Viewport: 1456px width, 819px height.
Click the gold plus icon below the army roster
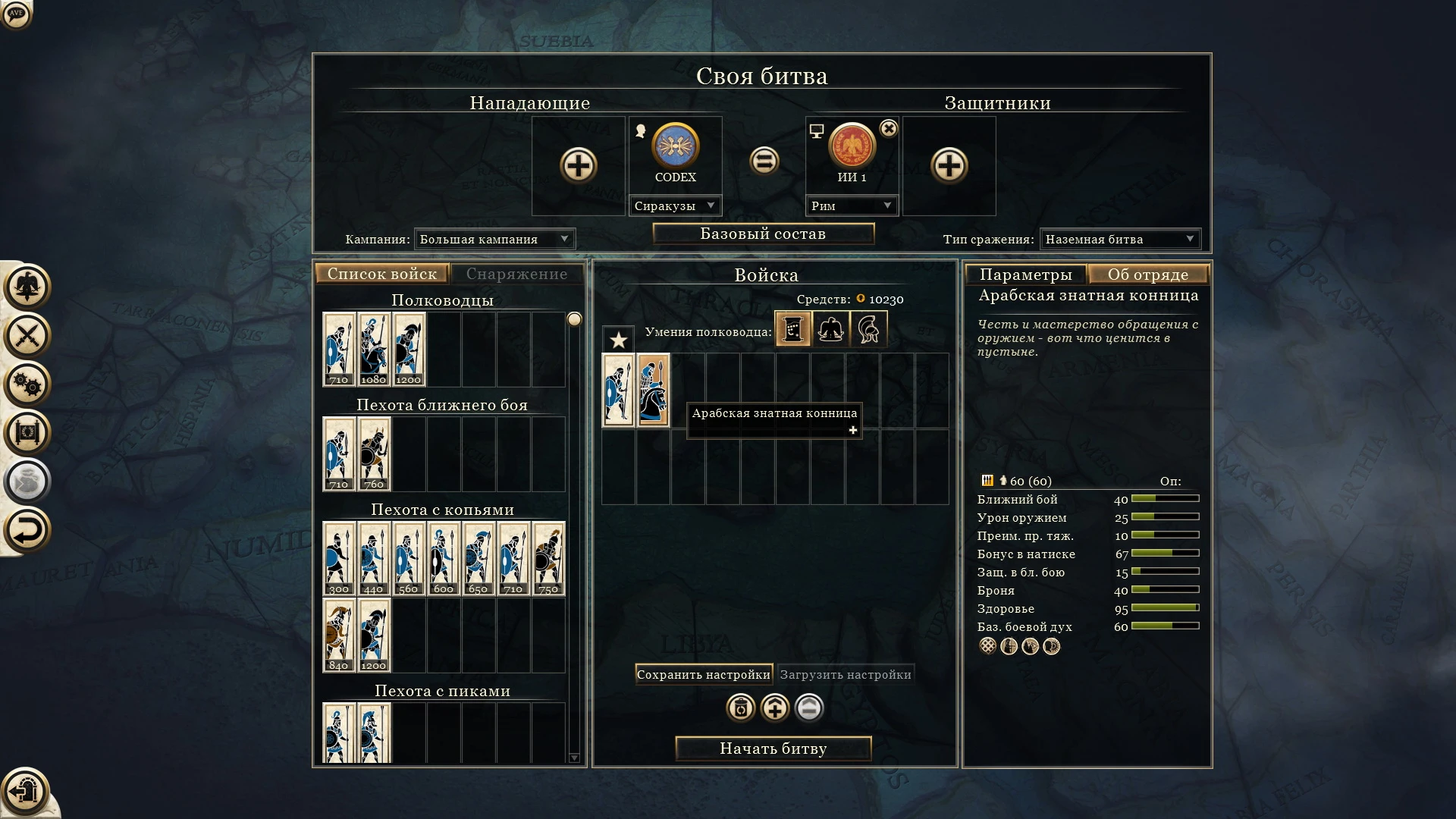[x=775, y=709]
